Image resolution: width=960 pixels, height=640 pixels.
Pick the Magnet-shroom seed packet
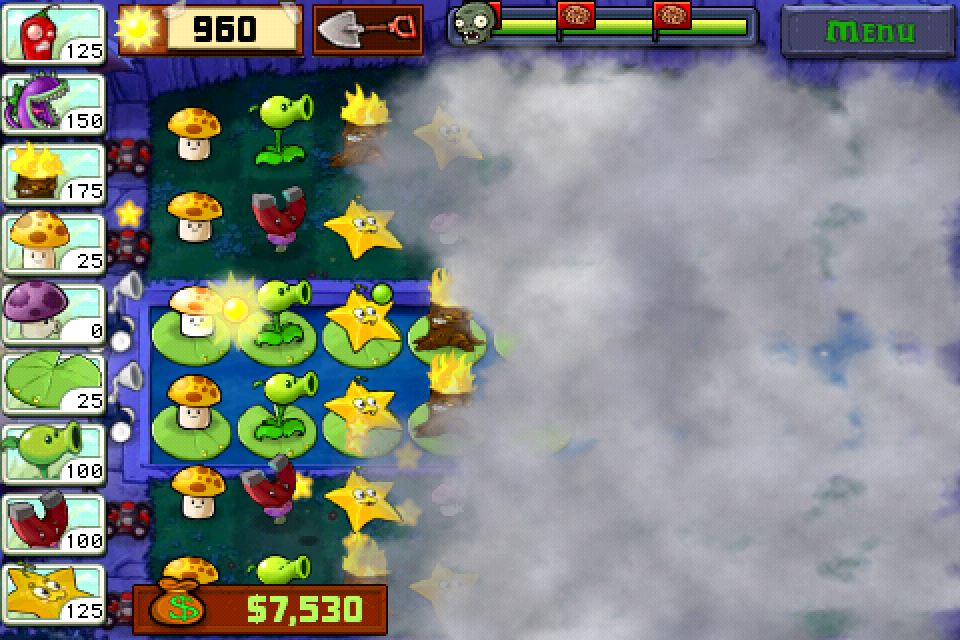(55, 522)
